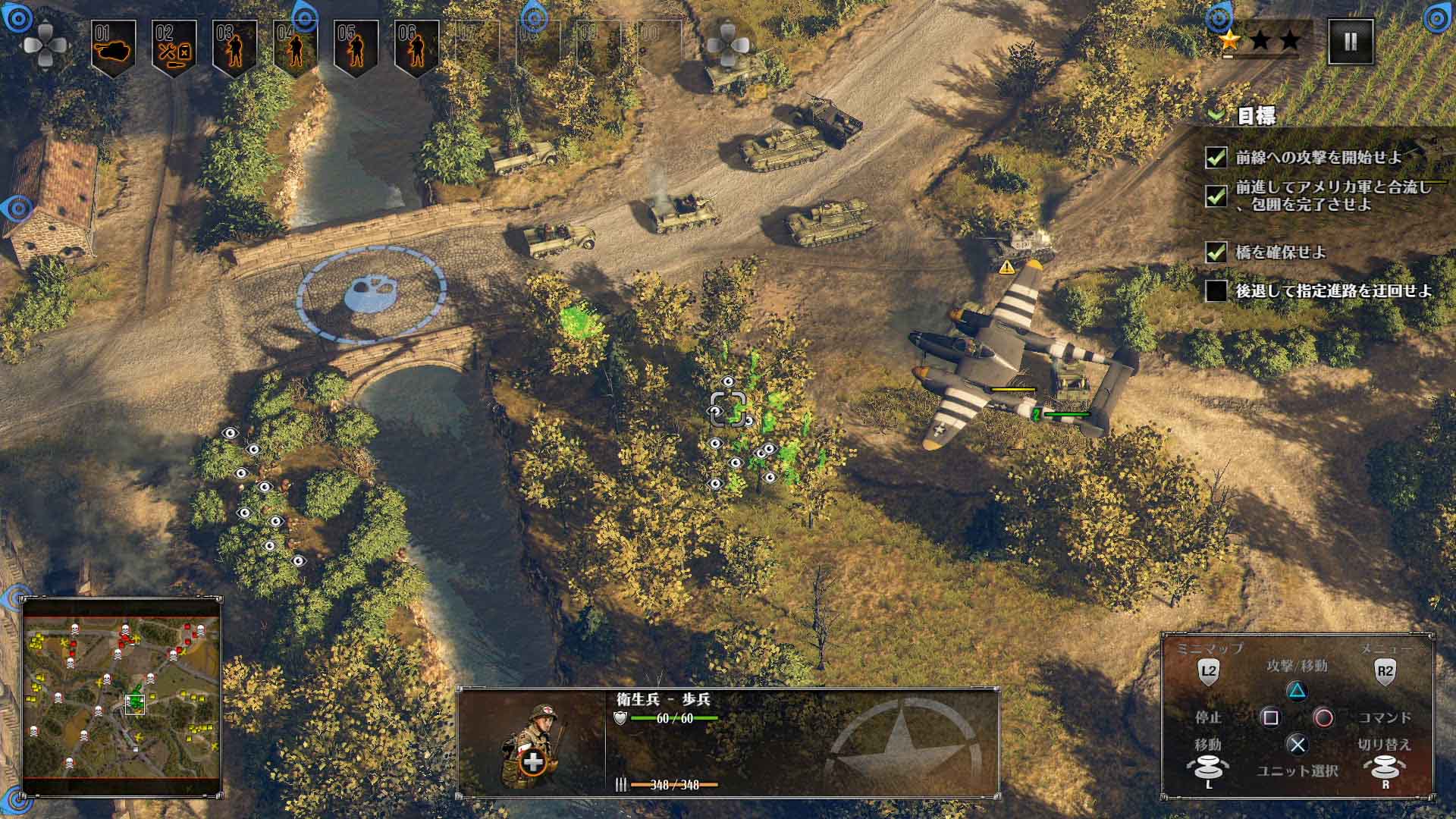
Task: Expand the minimap using the L2 shield icon
Action: (1209, 670)
